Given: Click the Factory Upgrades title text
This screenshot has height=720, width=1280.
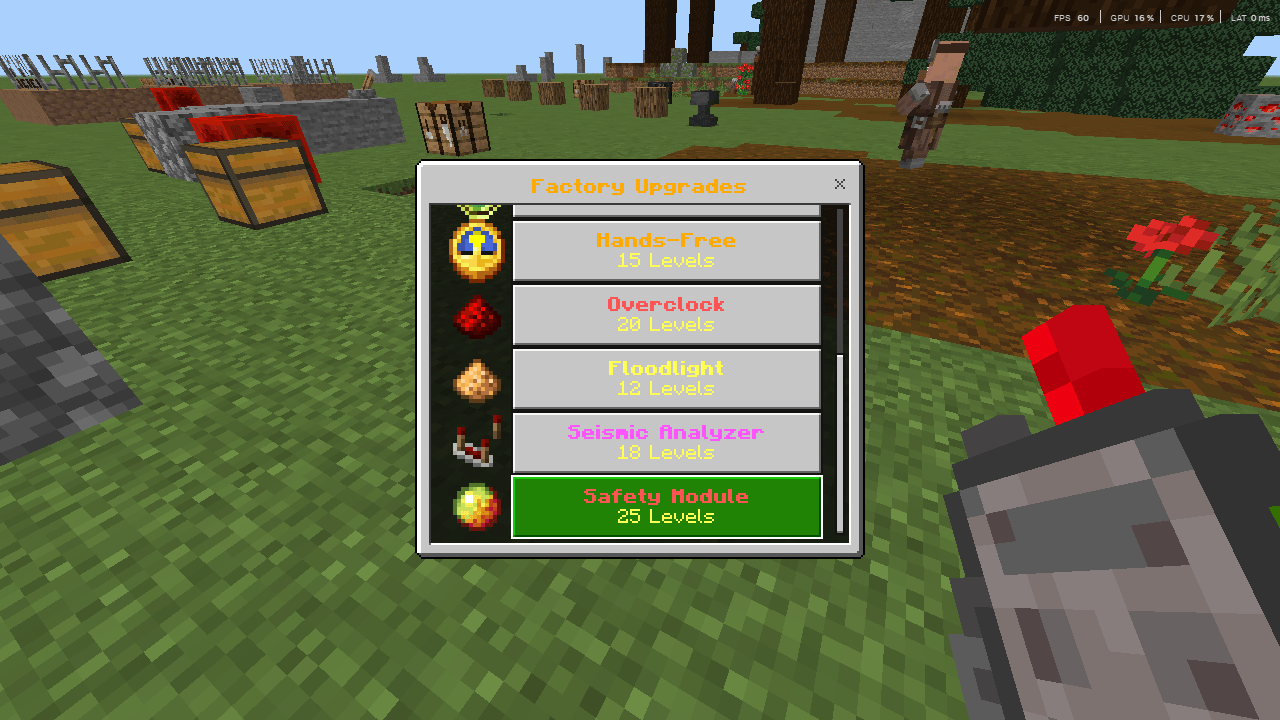Looking at the screenshot, I should pyautogui.click(x=640, y=186).
